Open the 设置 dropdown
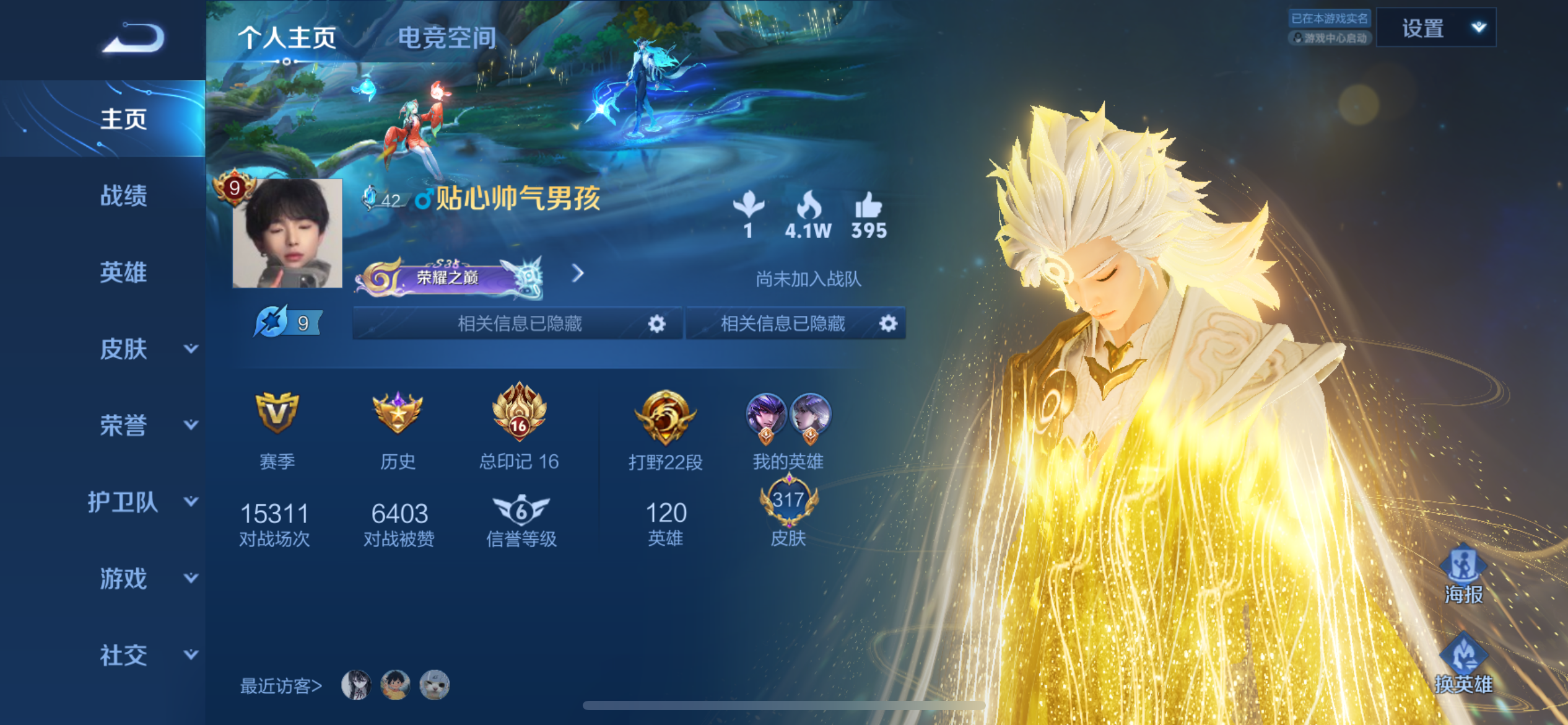Image resolution: width=1568 pixels, height=725 pixels. pos(1435,28)
